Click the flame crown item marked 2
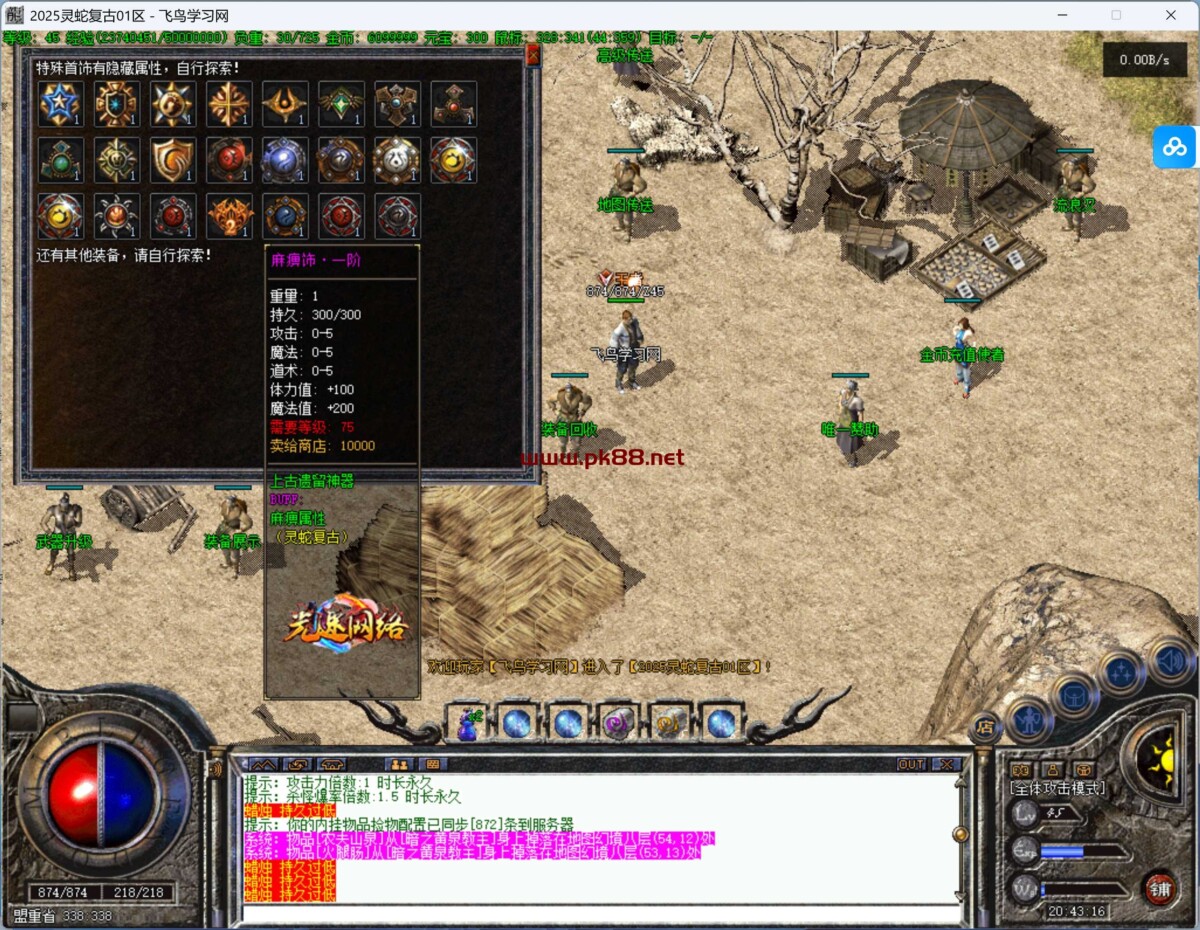This screenshot has width=1200, height=930. (x=229, y=216)
